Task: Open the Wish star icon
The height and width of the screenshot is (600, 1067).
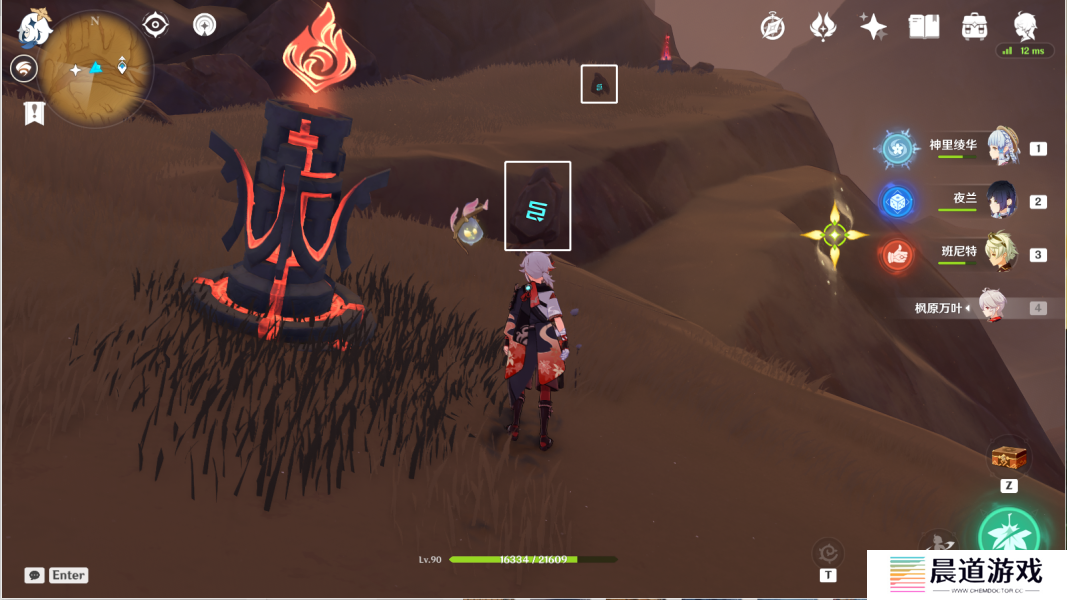Action: coord(873,27)
